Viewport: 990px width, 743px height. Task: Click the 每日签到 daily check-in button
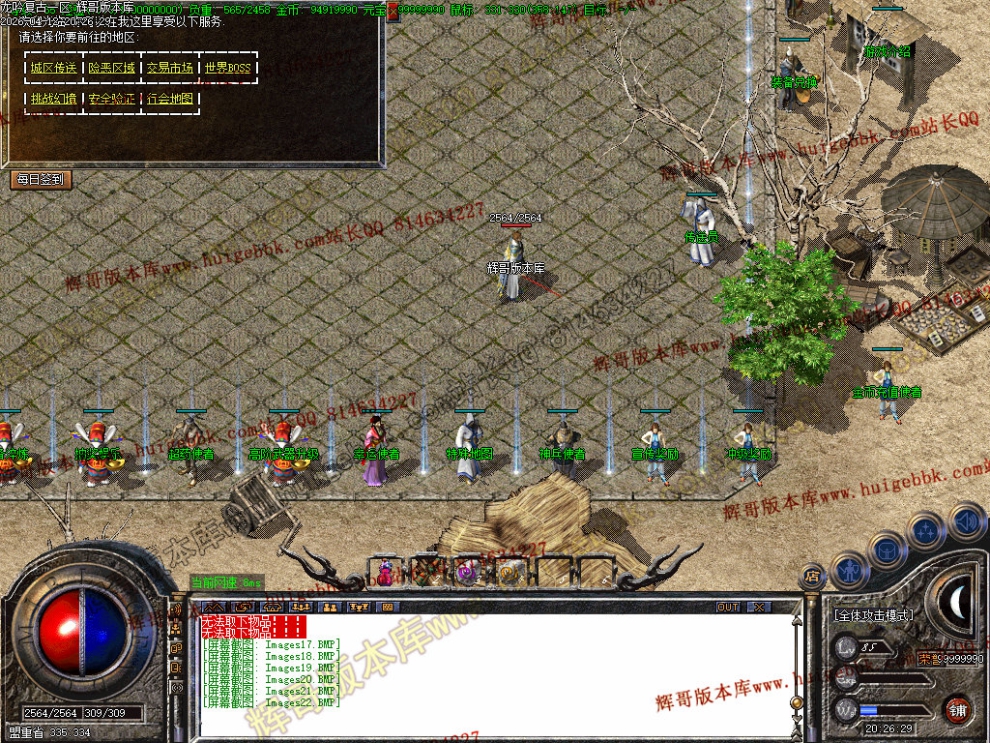(40, 179)
